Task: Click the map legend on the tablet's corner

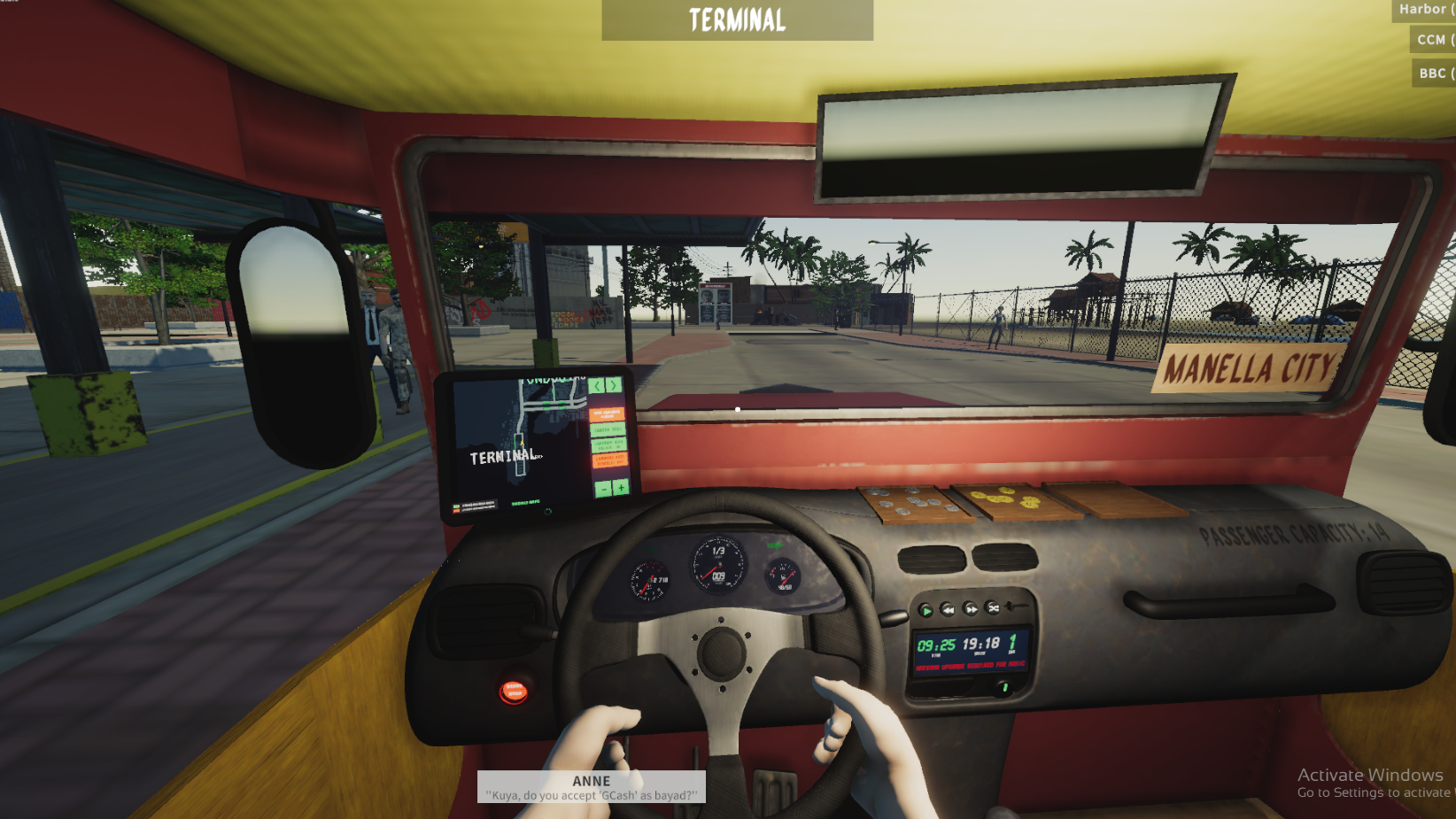Action: 476,506
